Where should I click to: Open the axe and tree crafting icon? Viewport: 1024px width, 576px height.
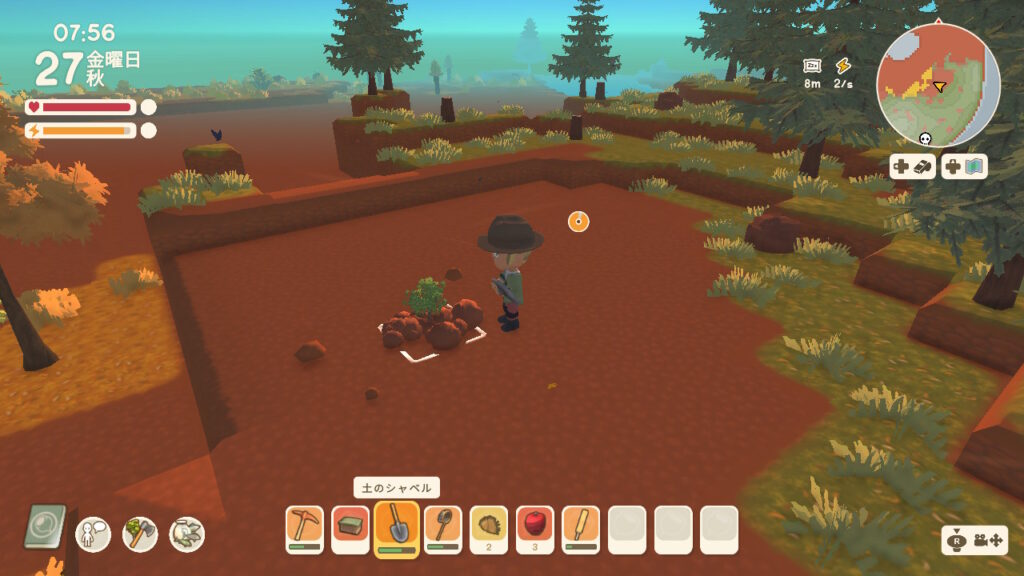tap(140, 533)
